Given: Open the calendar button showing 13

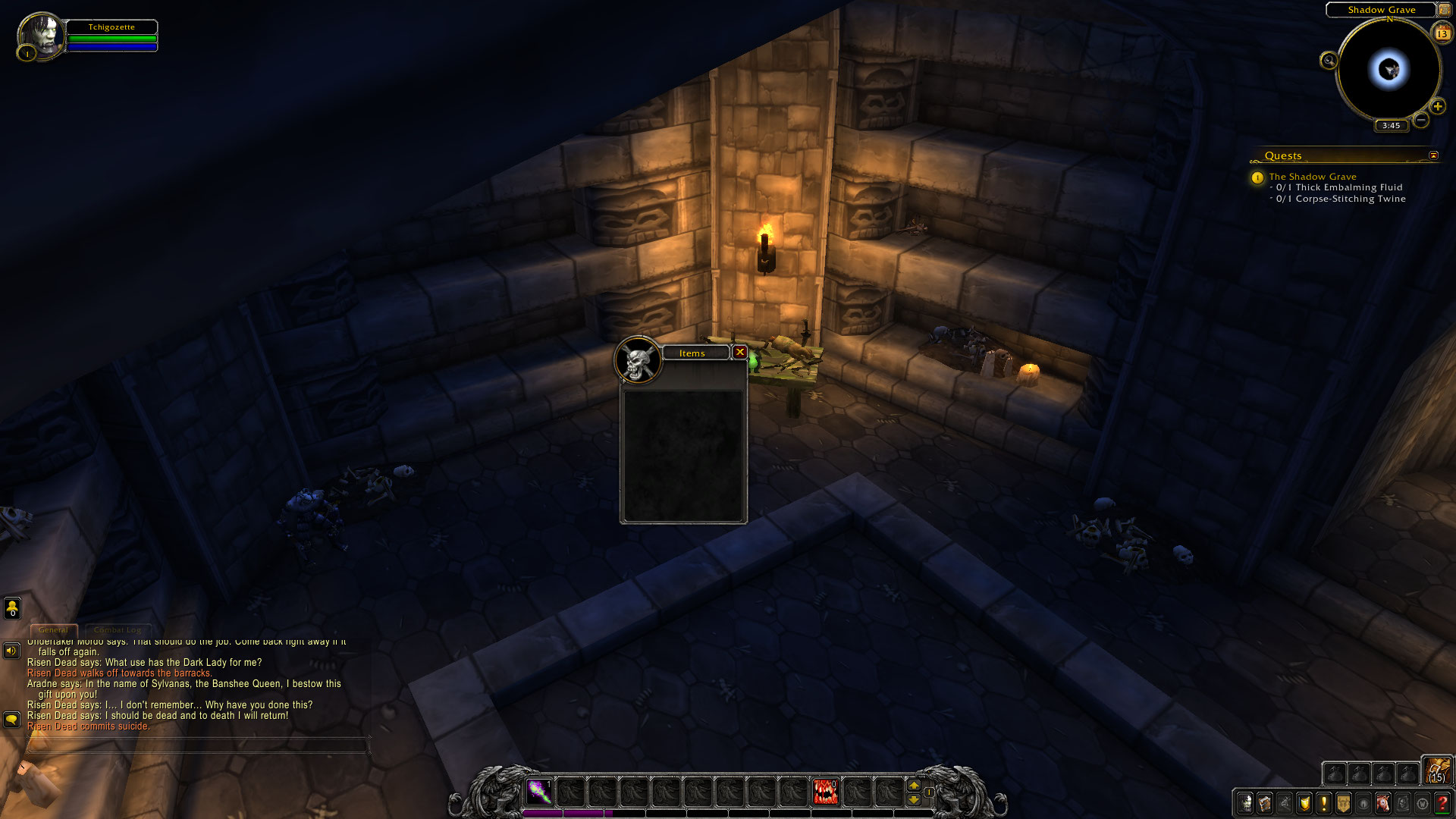Looking at the screenshot, I should [x=1442, y=33].
